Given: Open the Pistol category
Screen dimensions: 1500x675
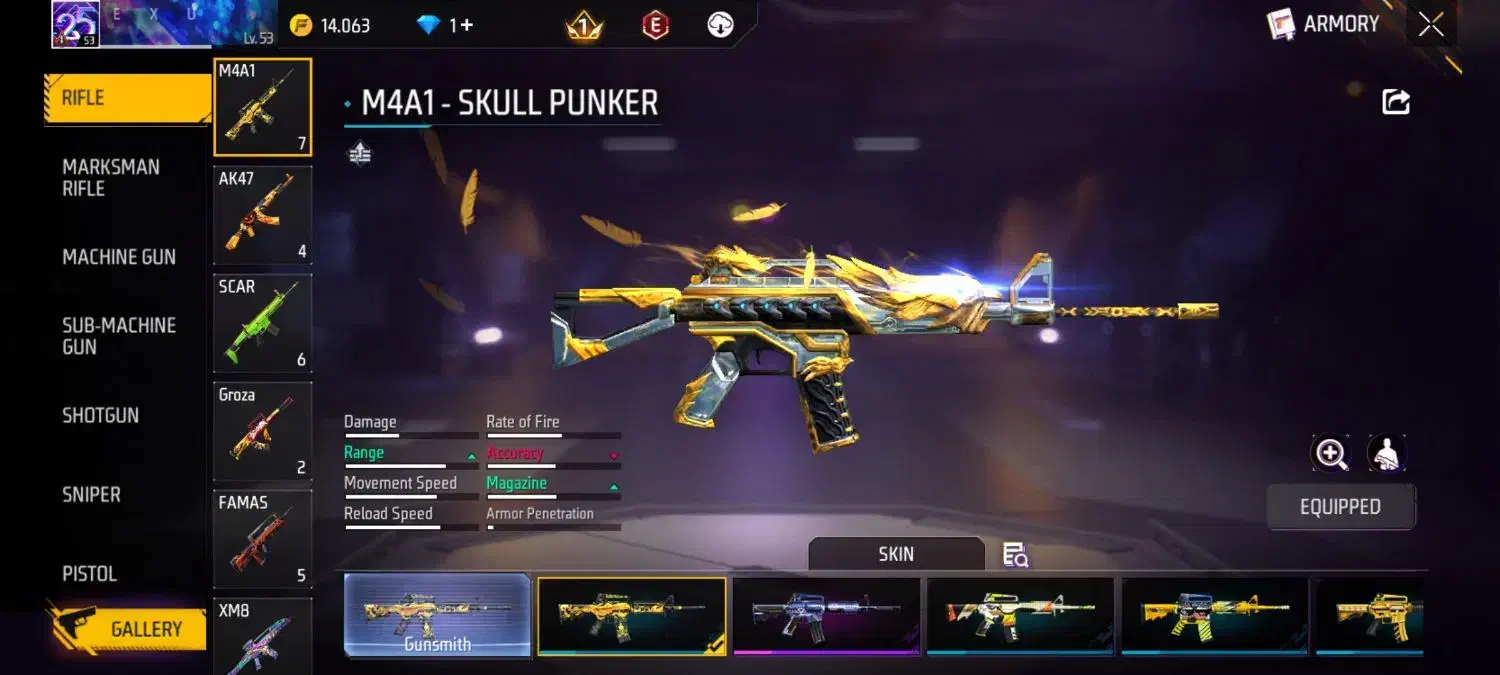Looking at the screenshot, I should 90,573.
